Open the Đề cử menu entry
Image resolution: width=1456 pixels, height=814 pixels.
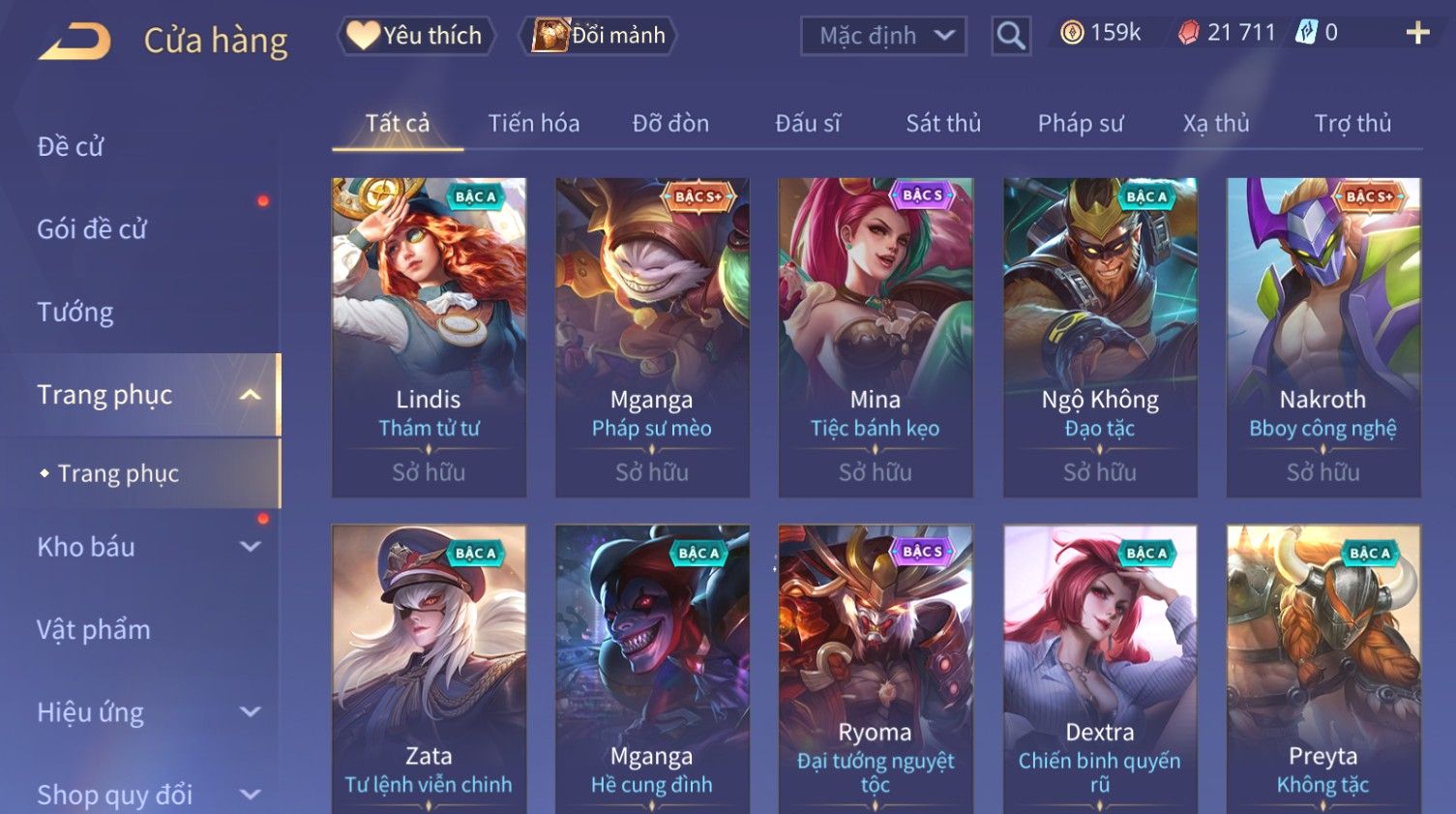[71, 147]
